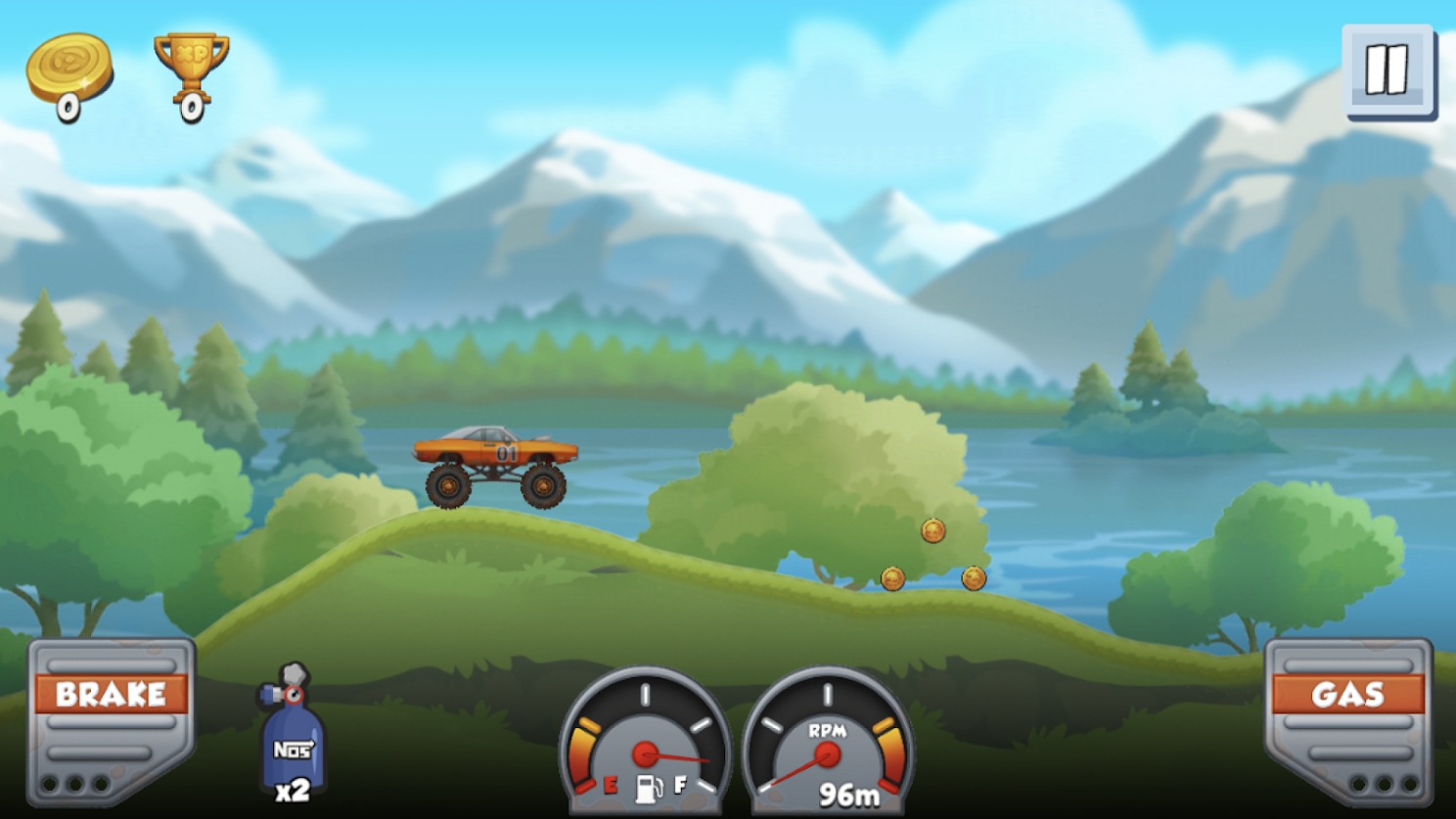Screen dimensions: 1456x819
Task: Activate the NOS nitro bottle
Action: (x=292, y=734)
